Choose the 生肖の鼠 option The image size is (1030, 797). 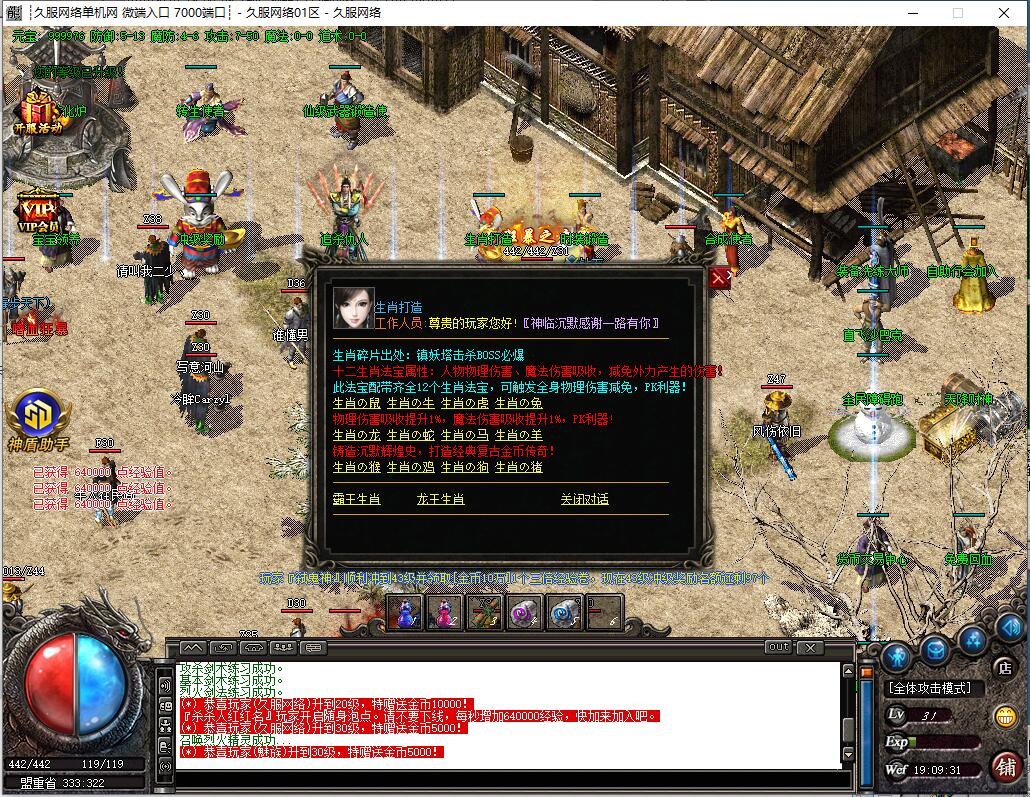click(x=350, y=403)
